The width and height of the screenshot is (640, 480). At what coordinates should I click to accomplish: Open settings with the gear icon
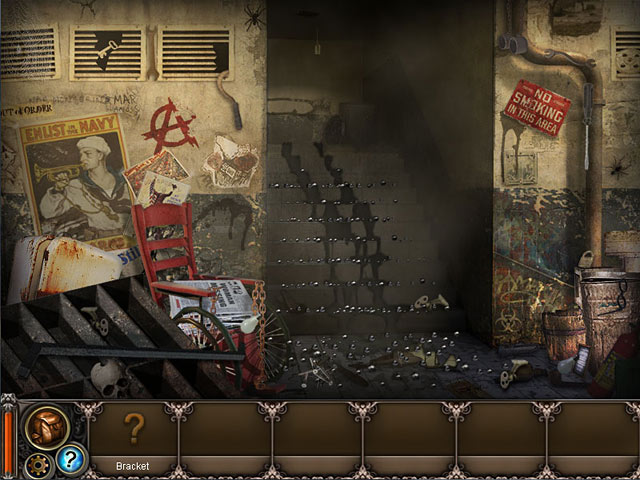tap(41, 463)
